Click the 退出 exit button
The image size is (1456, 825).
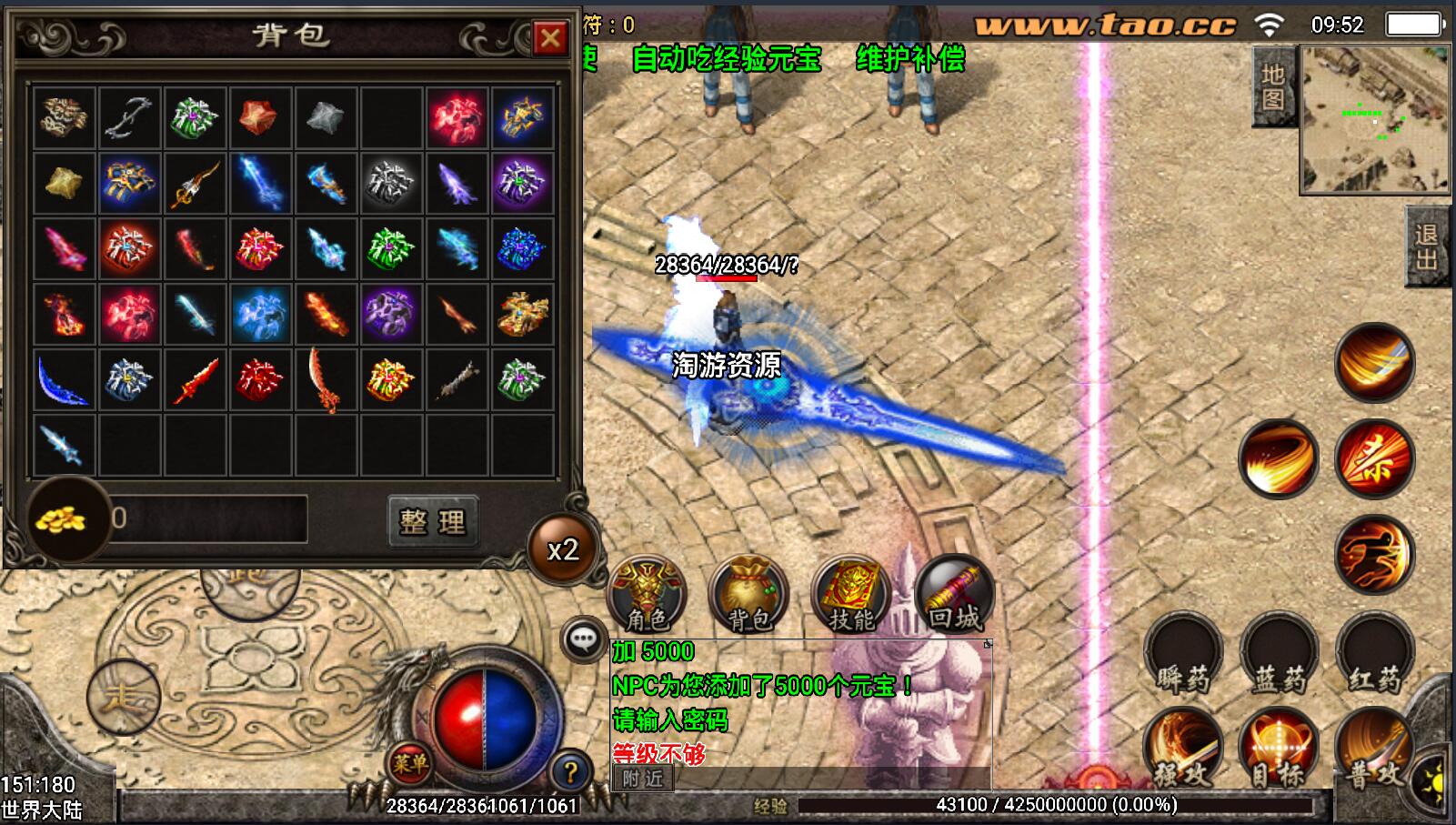(1427, 246)
